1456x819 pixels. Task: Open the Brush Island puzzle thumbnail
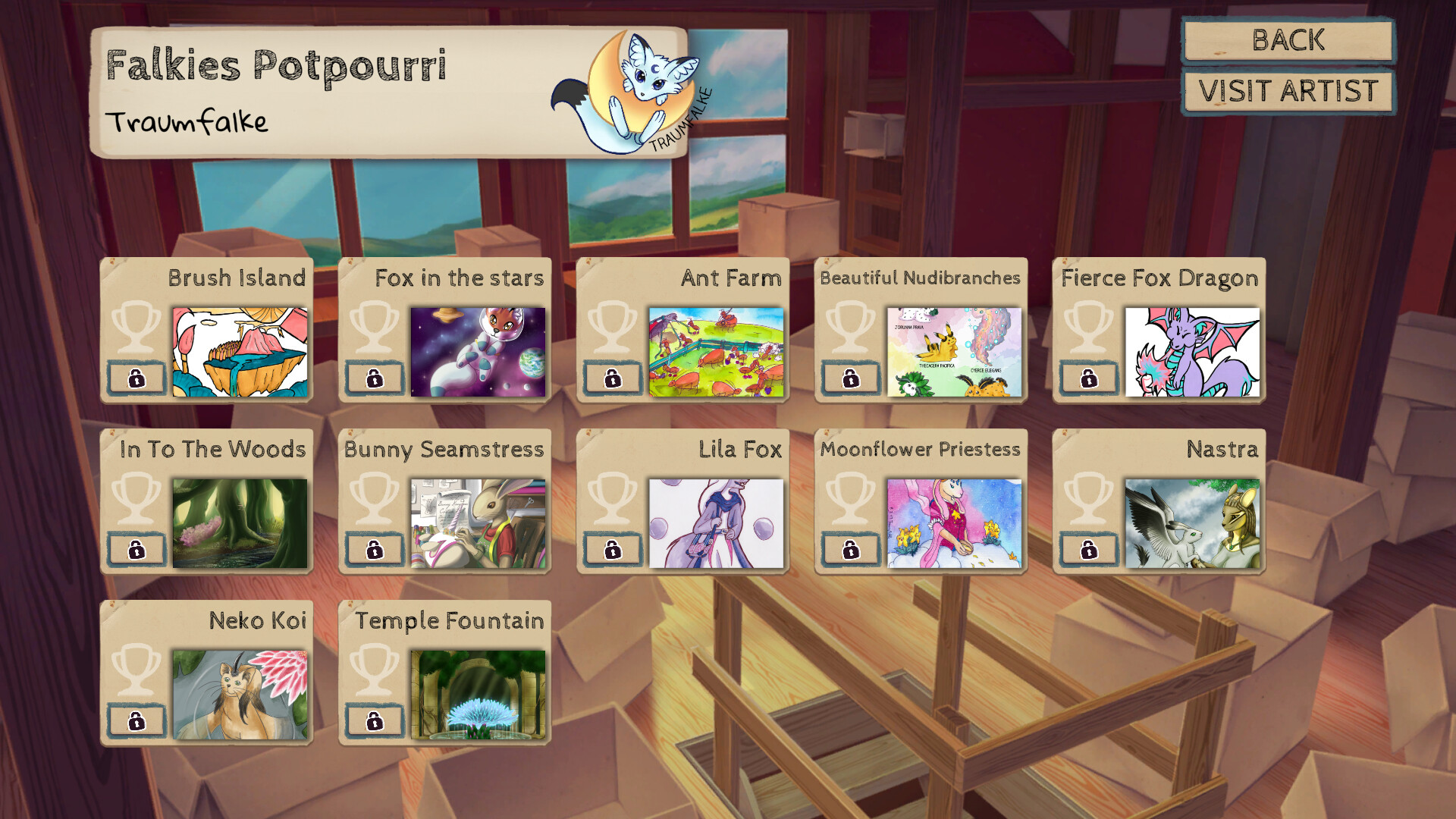(240, 350)
